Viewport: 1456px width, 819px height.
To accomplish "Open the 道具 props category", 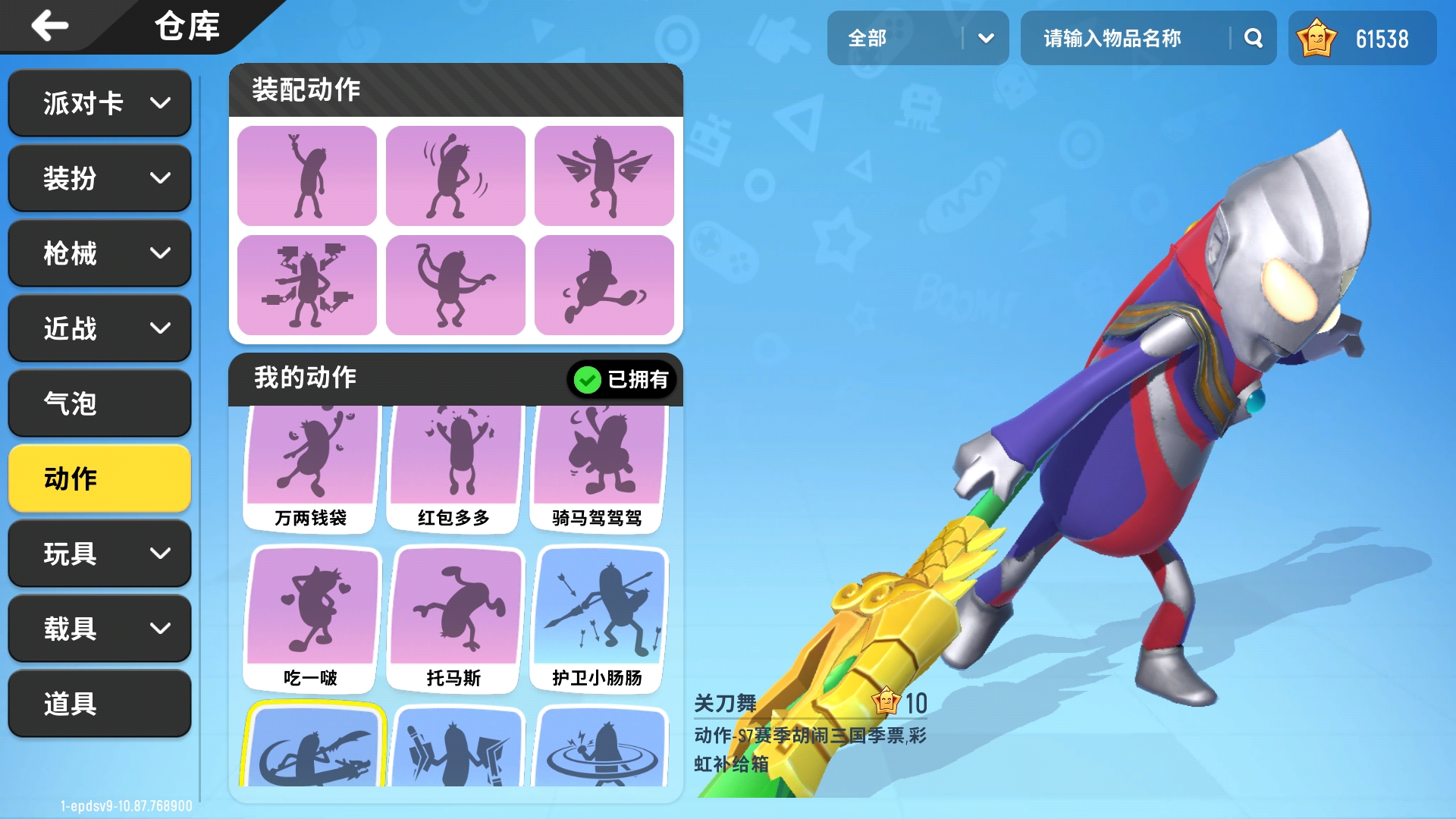I will click(99, 704).
